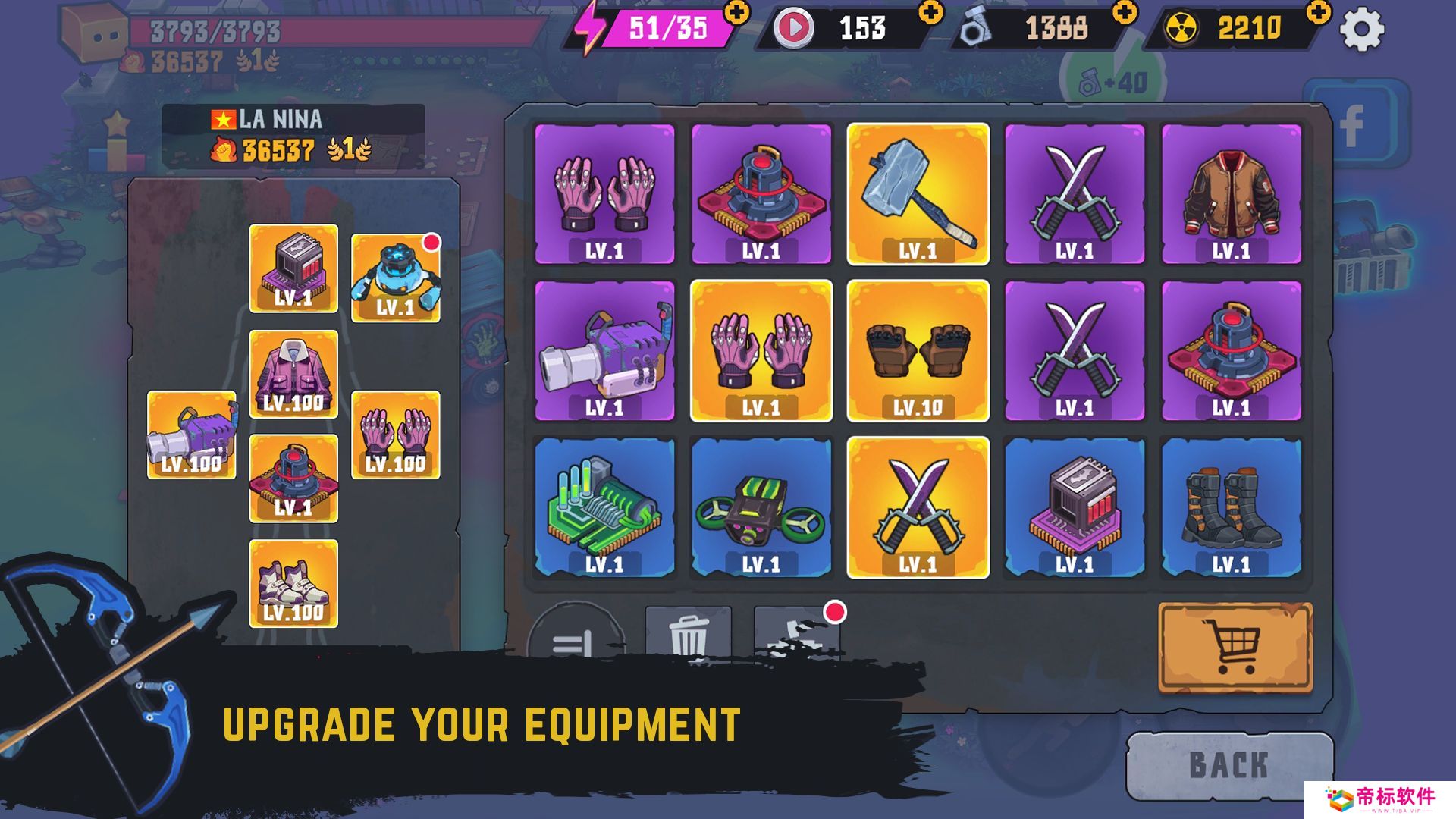This screenshot has width=1456, height=819.
Task: Select the equipped blue robot slot
Action: tap(395, 278)
